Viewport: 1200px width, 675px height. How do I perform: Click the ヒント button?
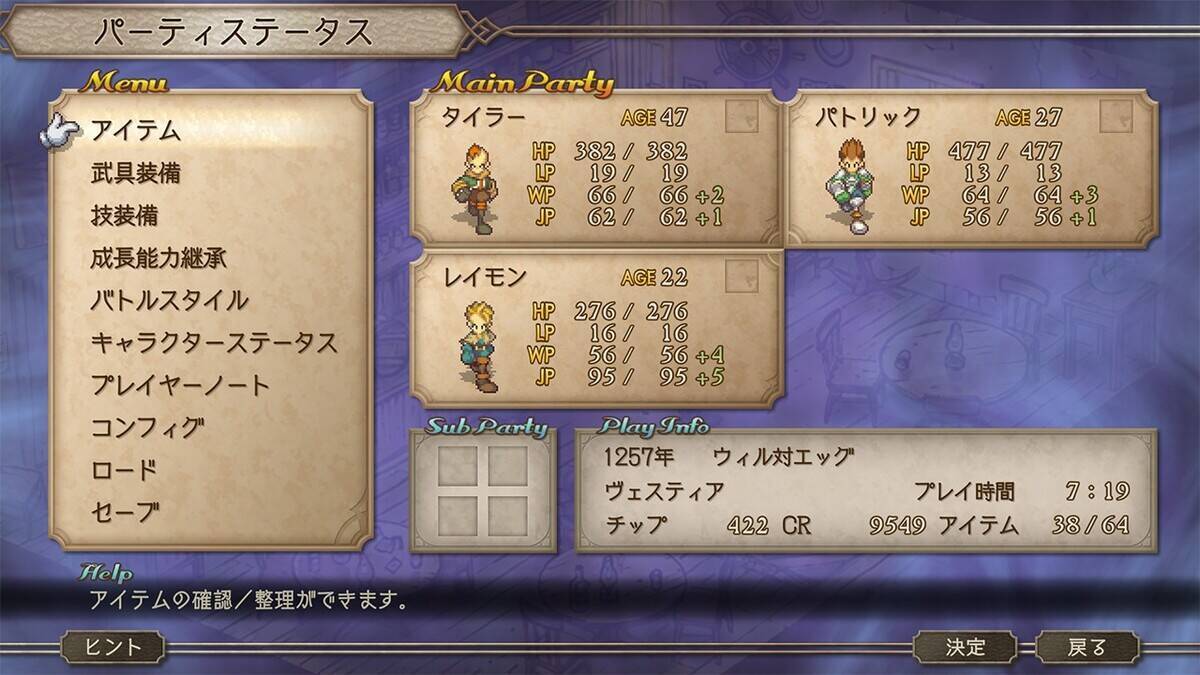click(114, 647)
